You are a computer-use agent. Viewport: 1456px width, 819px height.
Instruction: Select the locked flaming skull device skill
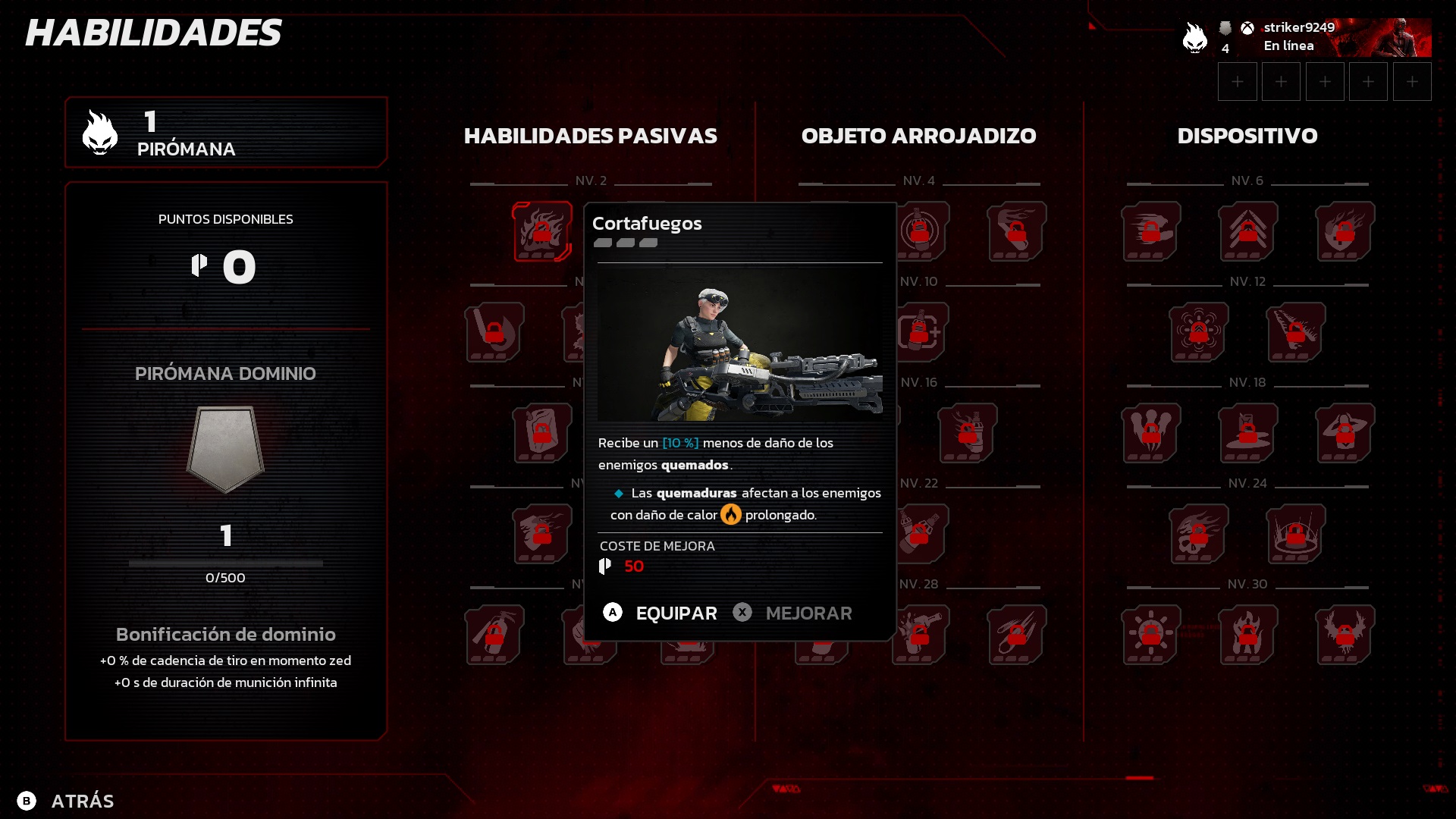pyautogui.click(x=1199, y=534)
